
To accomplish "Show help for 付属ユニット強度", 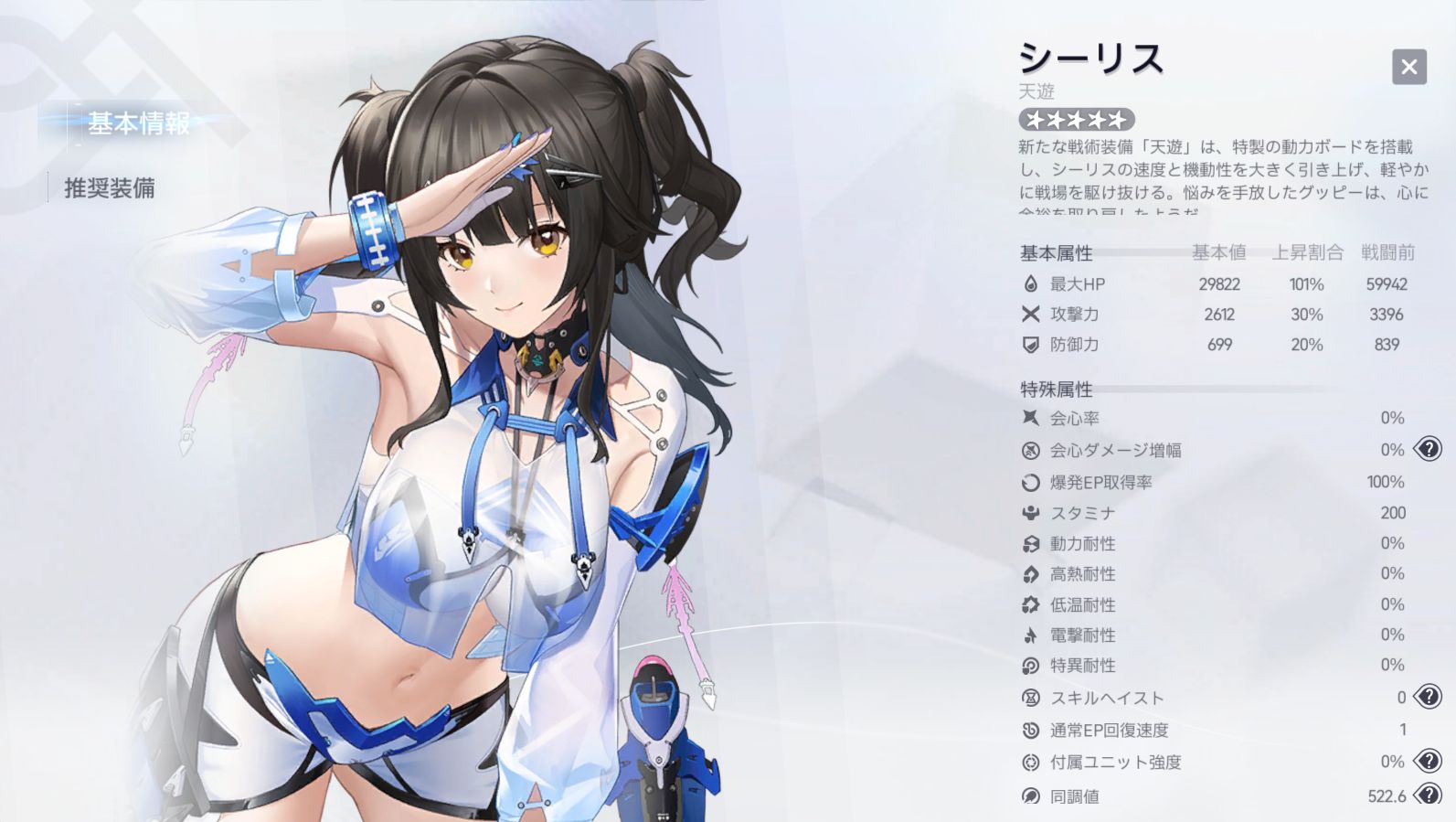I will [1428, 761].
